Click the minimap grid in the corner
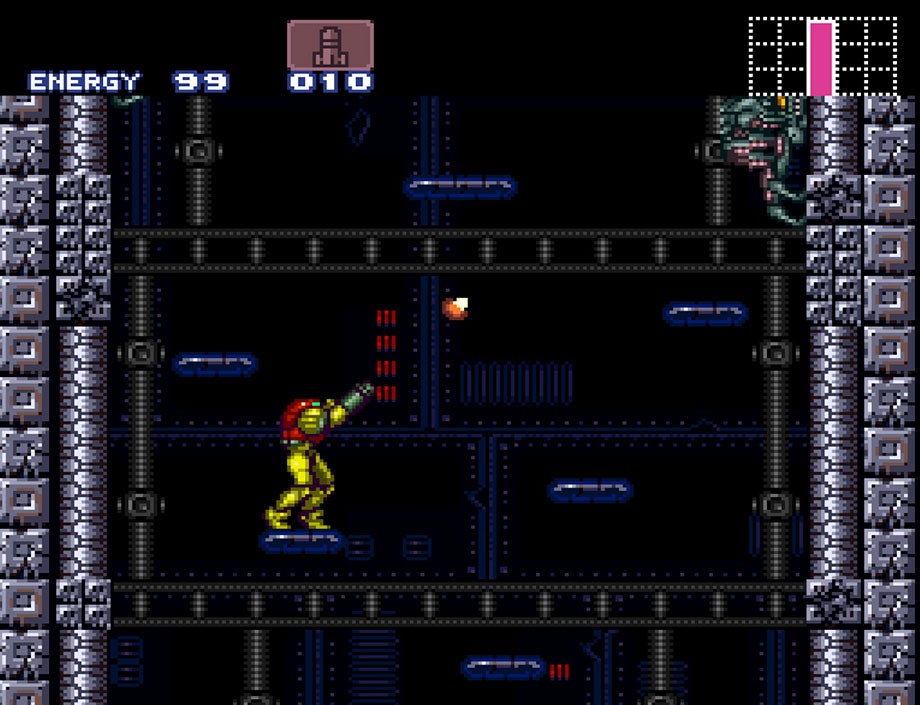920x705 pixels. pos(823,56)
